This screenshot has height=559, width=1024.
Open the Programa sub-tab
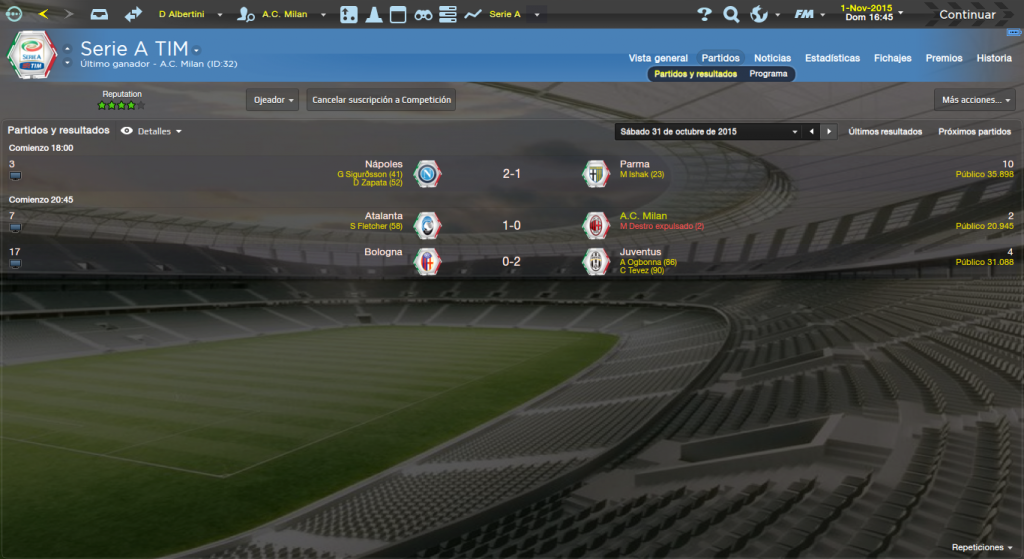click(x=768, y=74)
